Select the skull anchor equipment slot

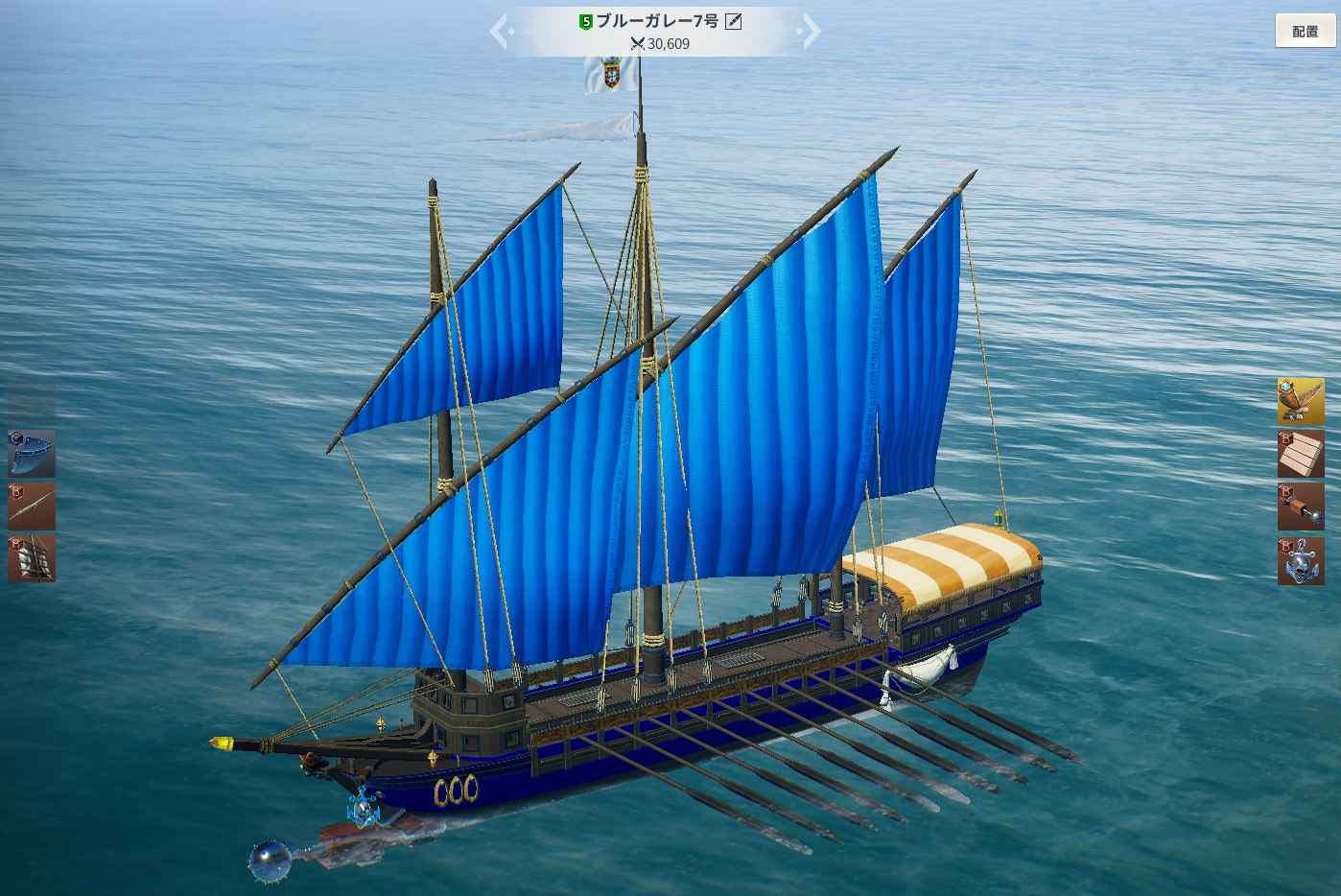click(x=1301, y=560)
